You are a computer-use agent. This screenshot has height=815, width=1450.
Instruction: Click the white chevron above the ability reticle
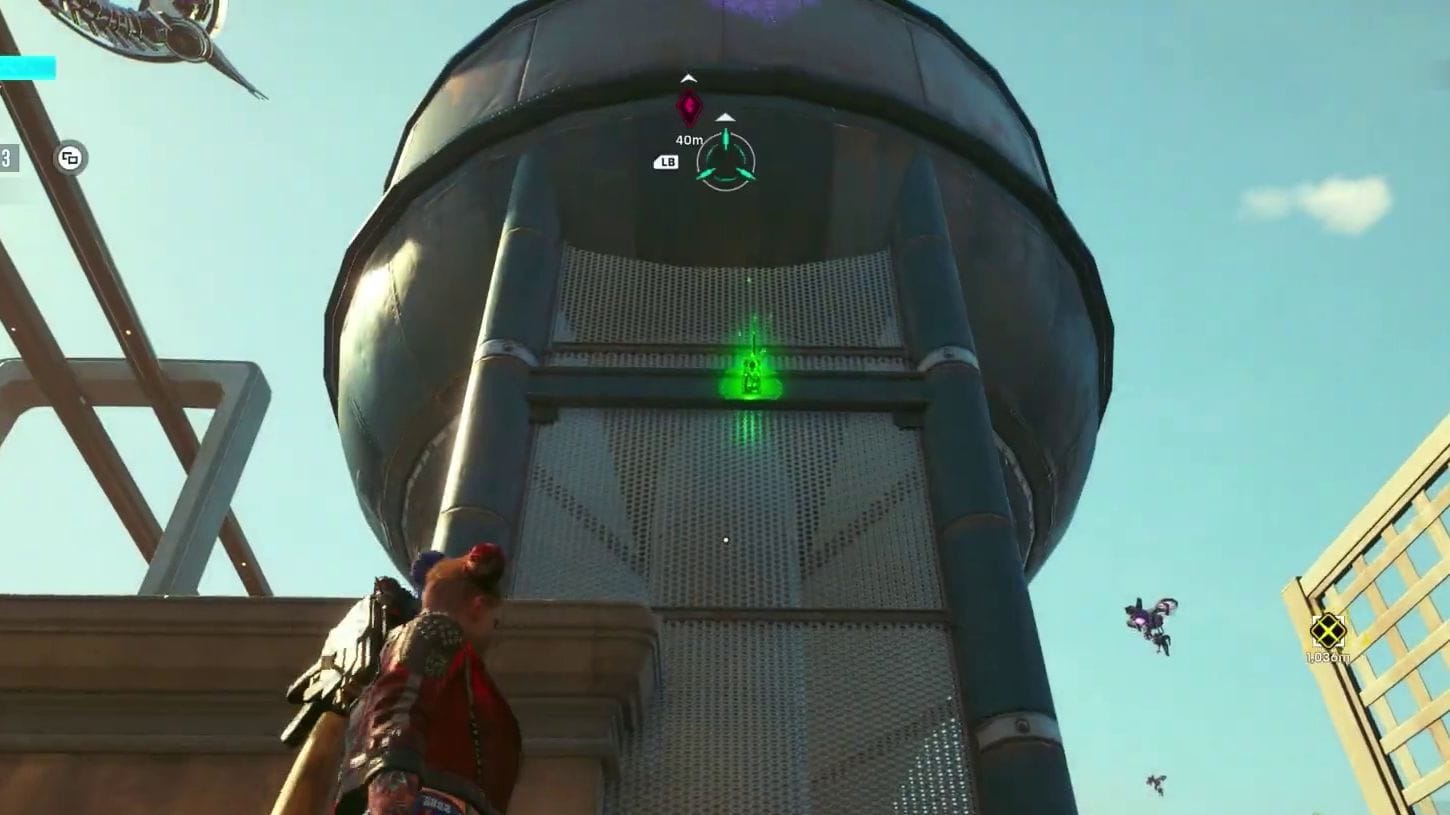pyautogui.click(x=725, y=117)
